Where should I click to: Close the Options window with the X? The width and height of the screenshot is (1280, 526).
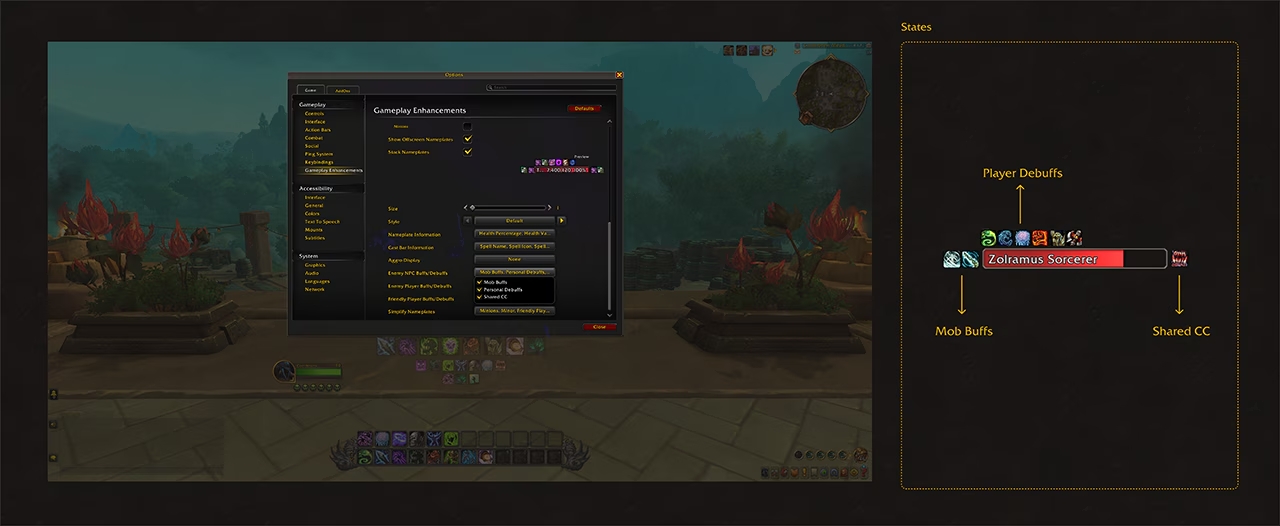(619, 75)
